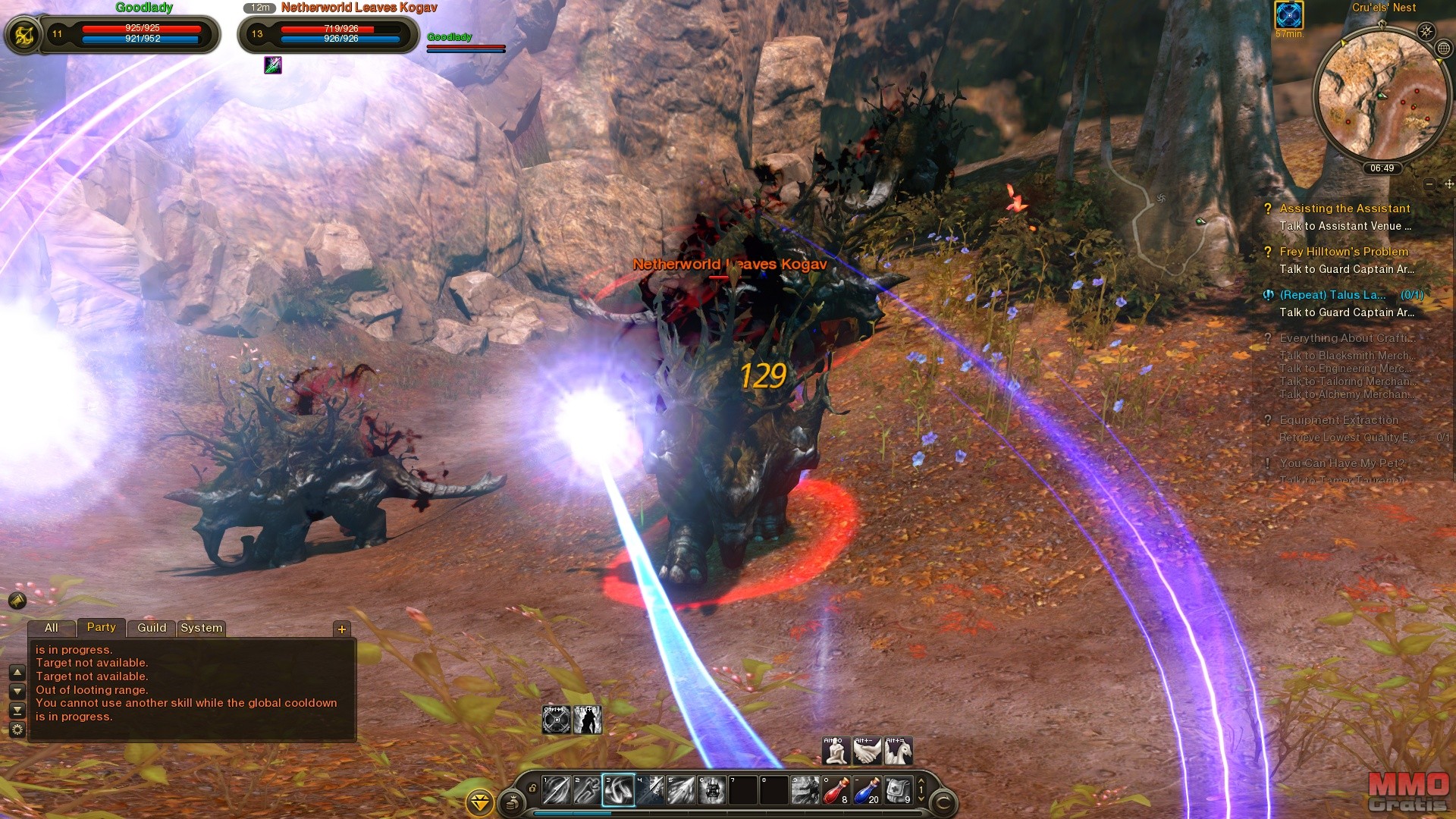Switch to the System chat tab
1456x819 pixels.
[202, 628]
